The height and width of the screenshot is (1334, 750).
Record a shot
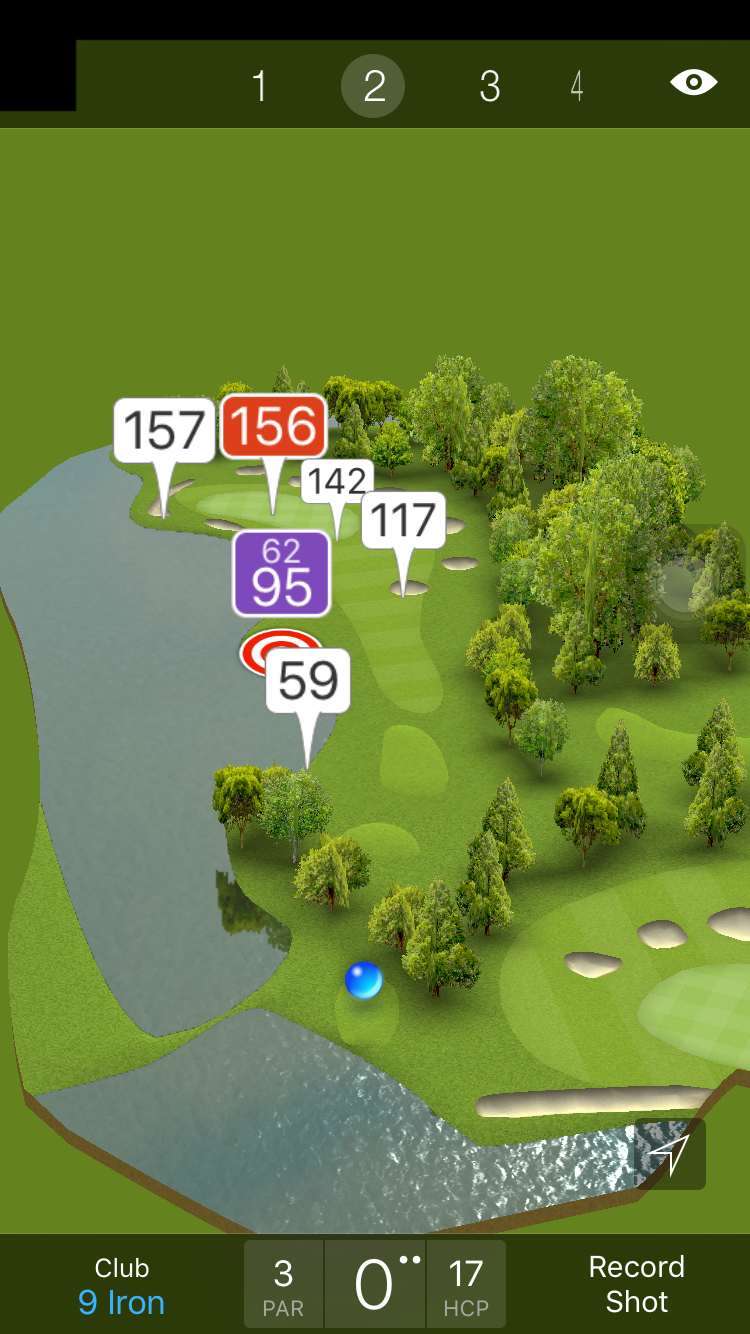(x=636, y=1284)
